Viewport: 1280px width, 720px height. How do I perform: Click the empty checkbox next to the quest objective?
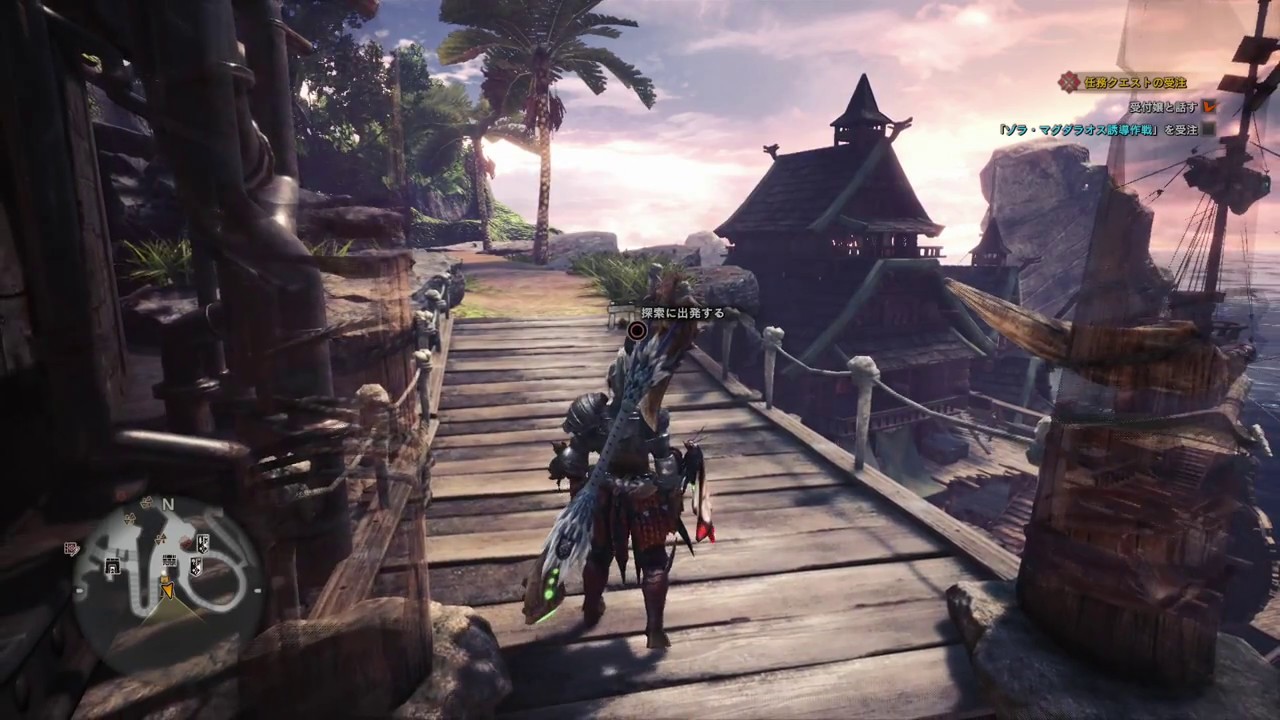coord(1208,130)
